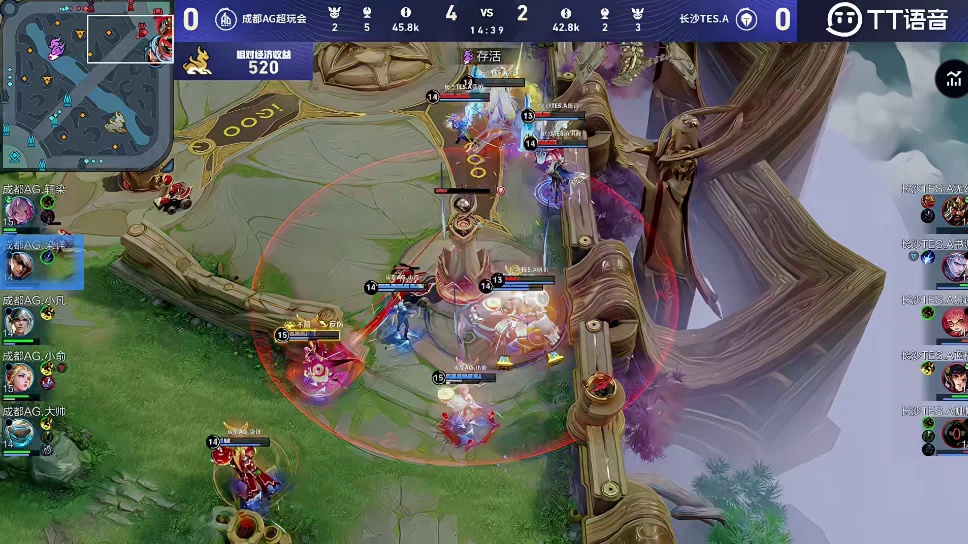The height and width of the screenshot is (544, 968).
Task: Choose player 成都AG.小凡's hero portrait
Action: (21, 321)
